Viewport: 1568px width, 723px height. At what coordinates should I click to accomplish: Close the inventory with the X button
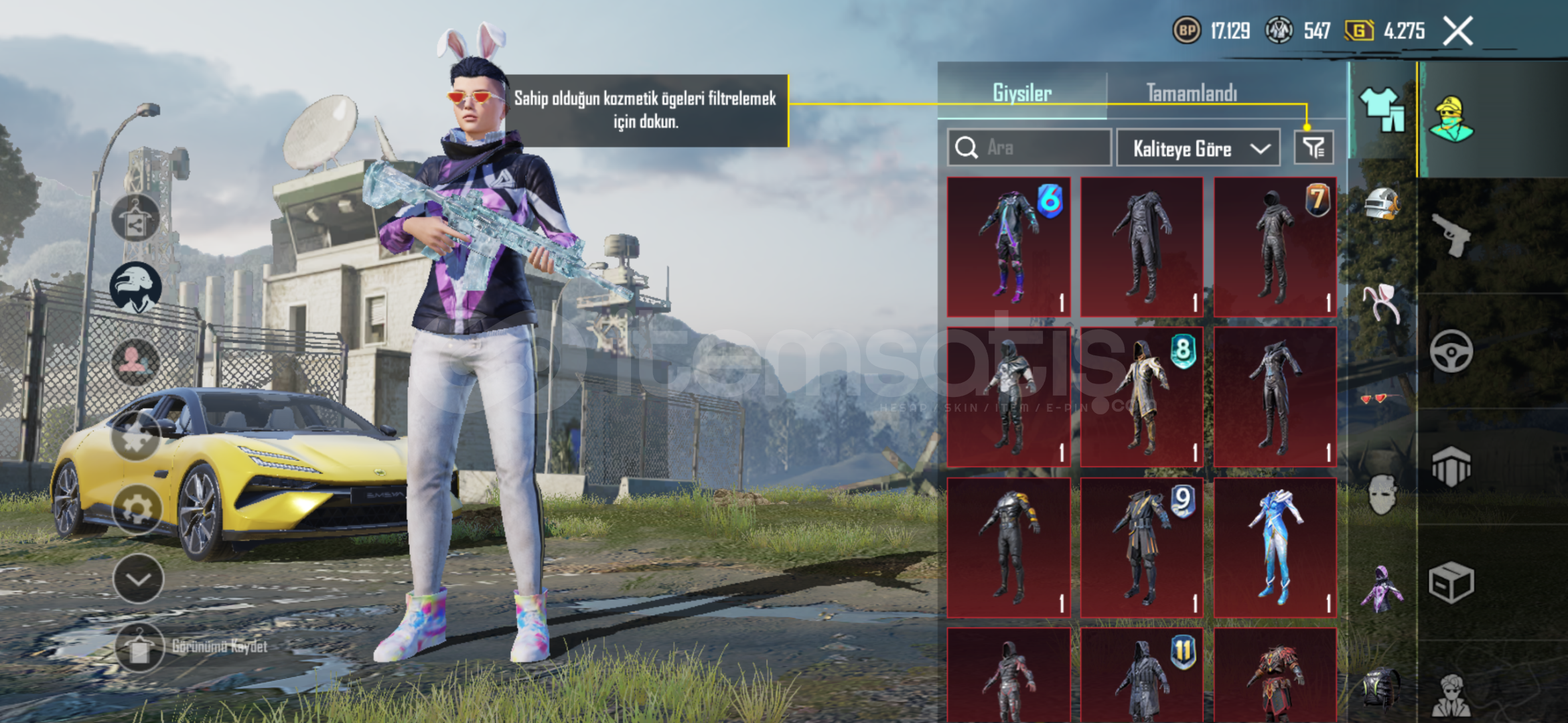tap(1457, 31)
